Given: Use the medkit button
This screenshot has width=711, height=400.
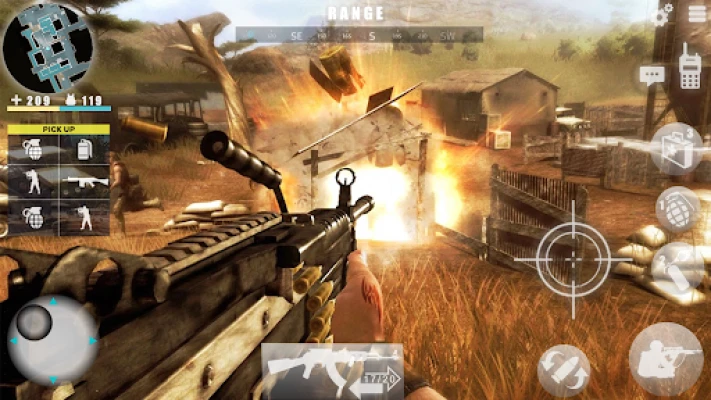Looking at the screenshot, I should (x=676, y=148).
